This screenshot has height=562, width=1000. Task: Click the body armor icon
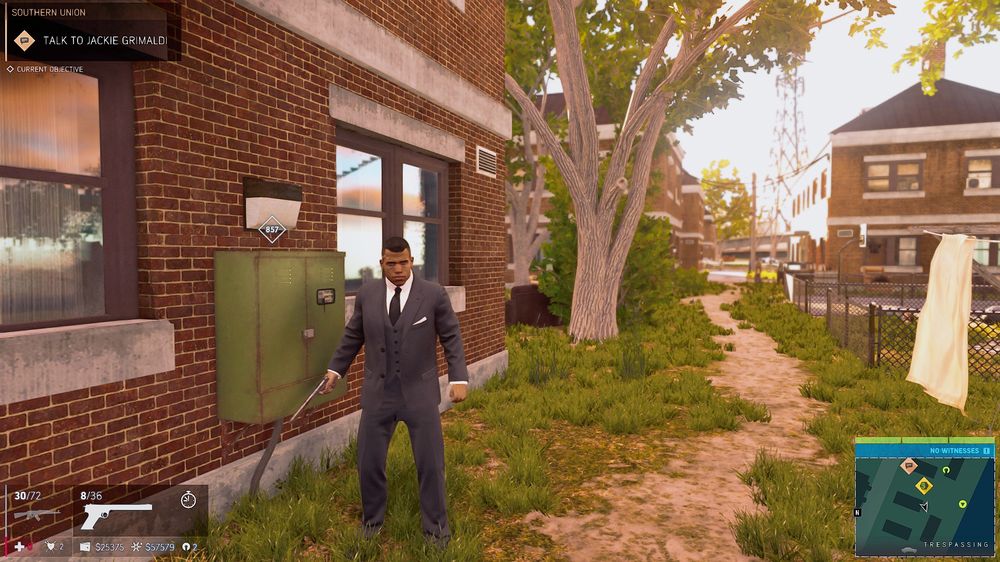pos(49,547)
